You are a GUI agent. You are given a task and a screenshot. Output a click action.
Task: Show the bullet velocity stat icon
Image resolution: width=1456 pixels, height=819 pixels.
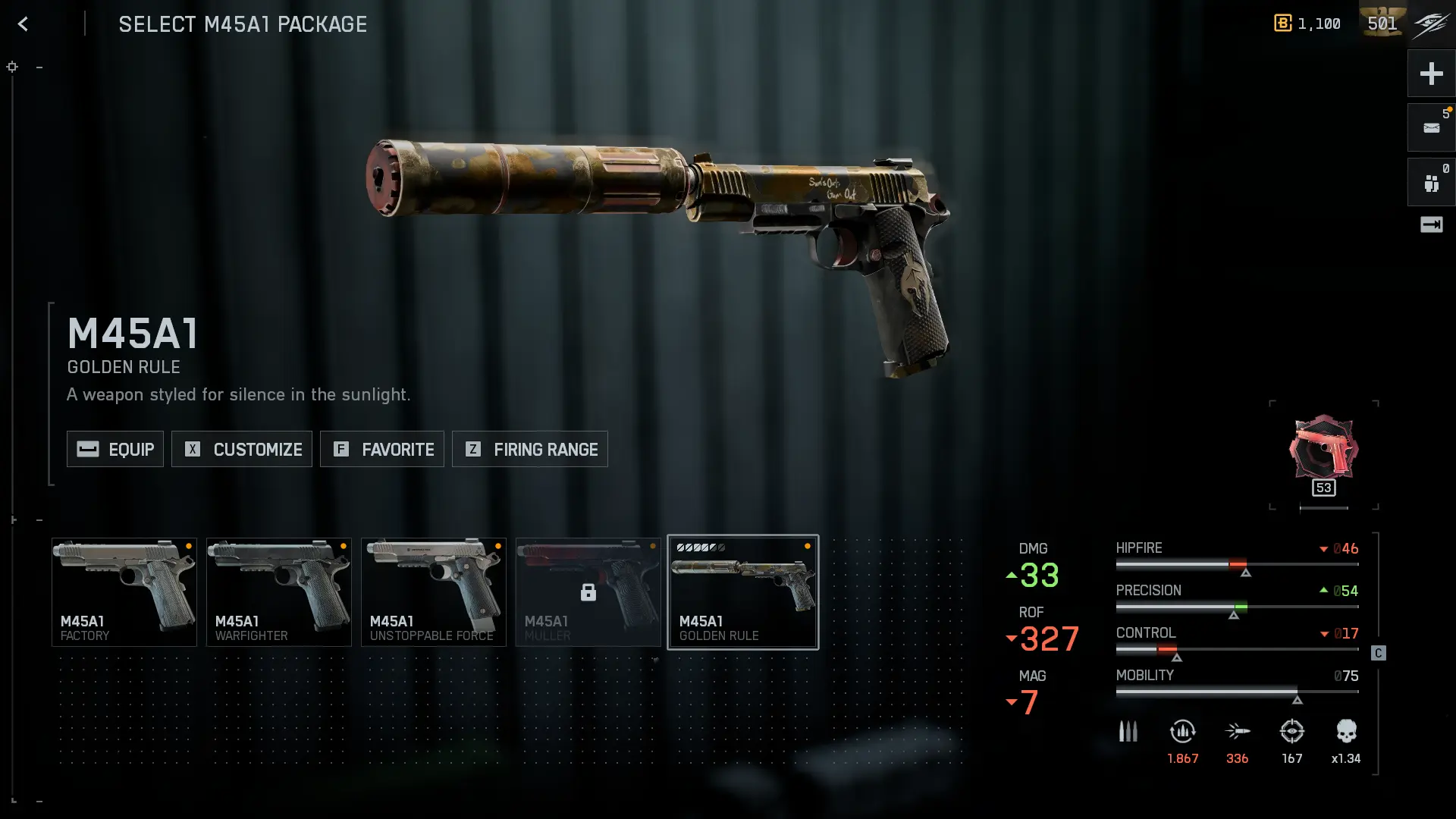[x=1238, y=732]
